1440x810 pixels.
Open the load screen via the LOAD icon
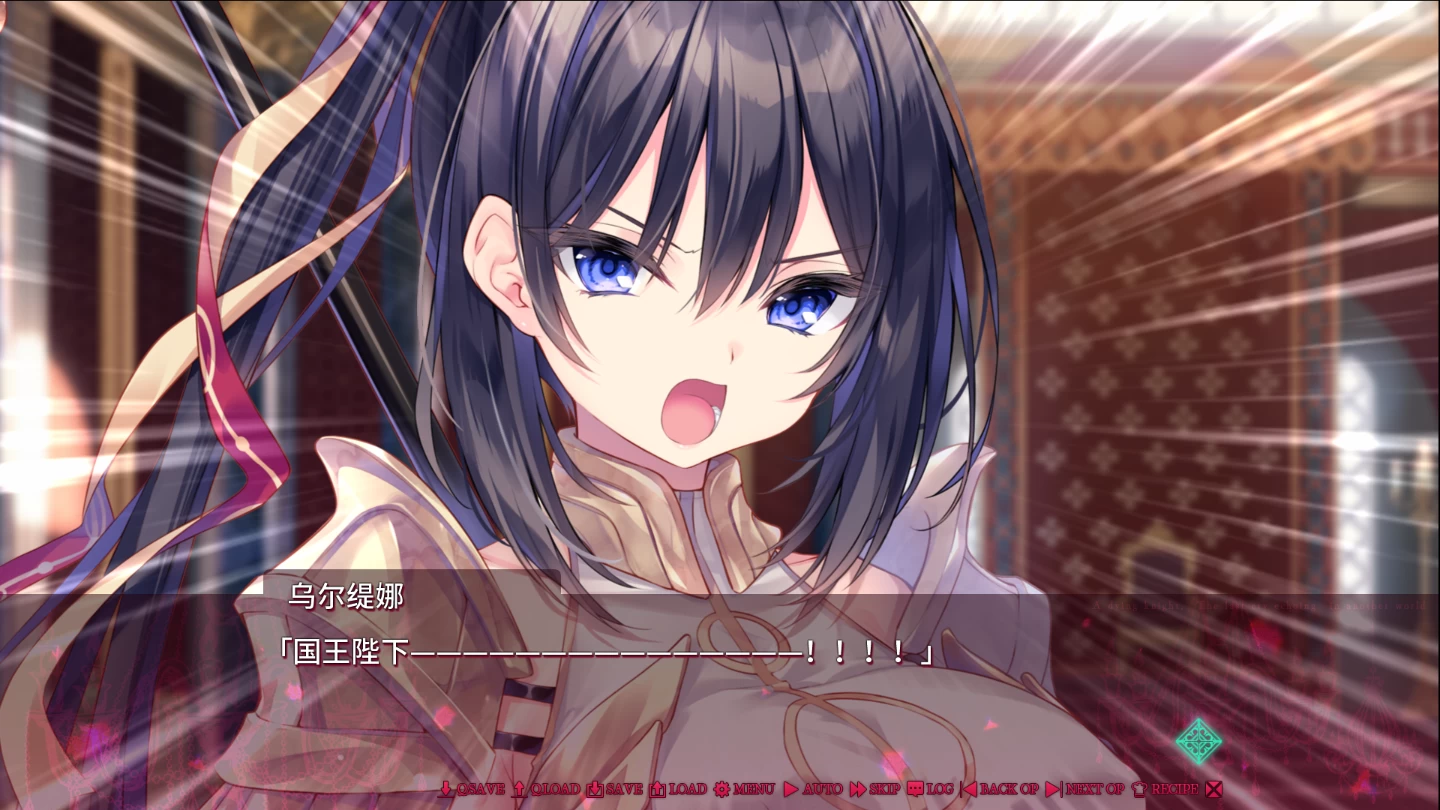(x=660, y=788)
